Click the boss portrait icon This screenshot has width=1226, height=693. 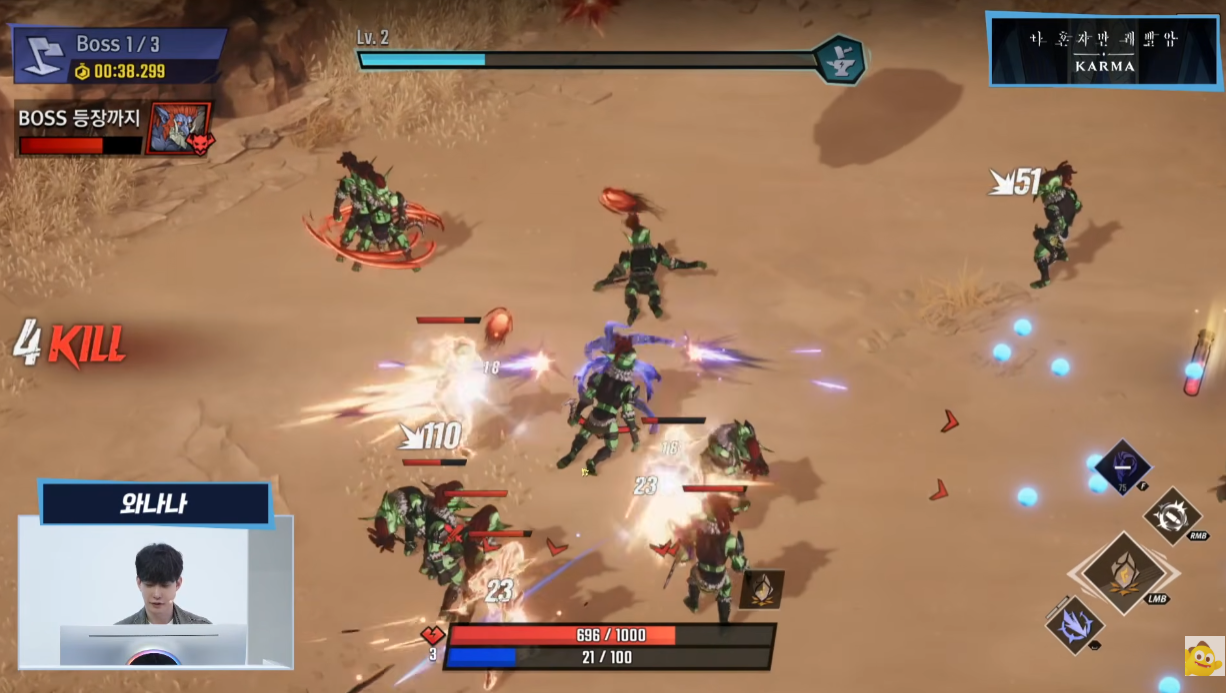coord(178,128)
